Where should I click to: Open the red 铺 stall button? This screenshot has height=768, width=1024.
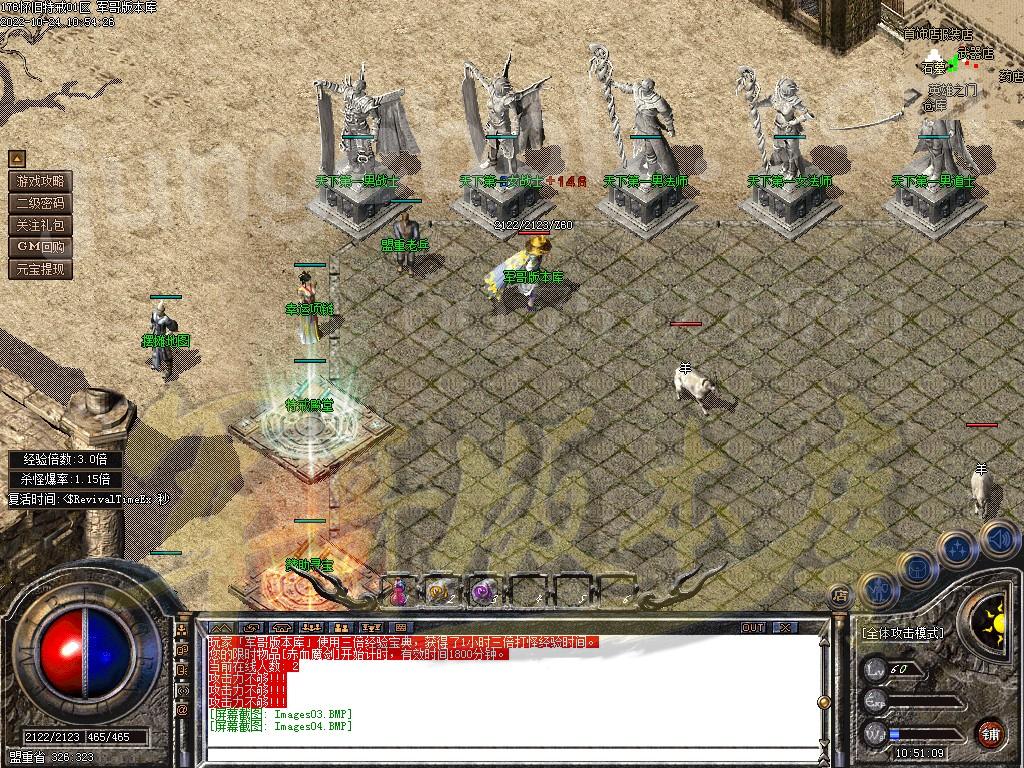[x=990, y=732]
